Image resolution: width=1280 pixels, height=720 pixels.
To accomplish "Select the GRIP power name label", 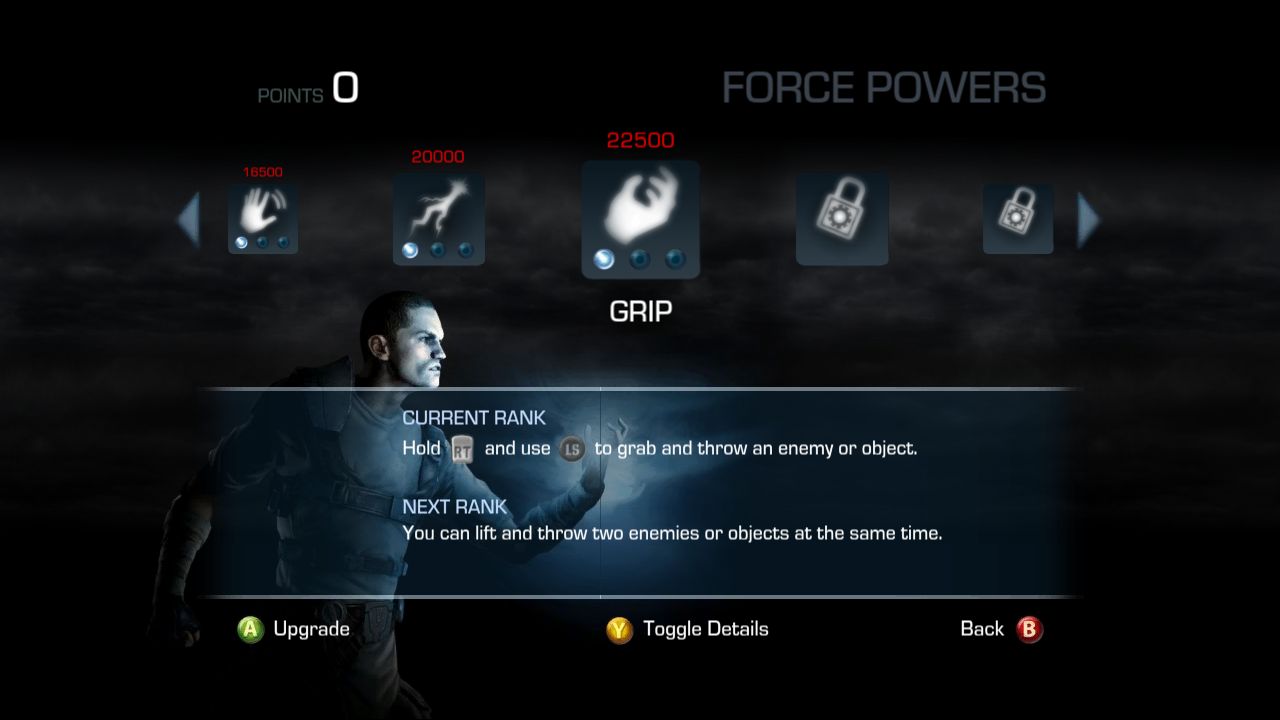I will [640, 311].
